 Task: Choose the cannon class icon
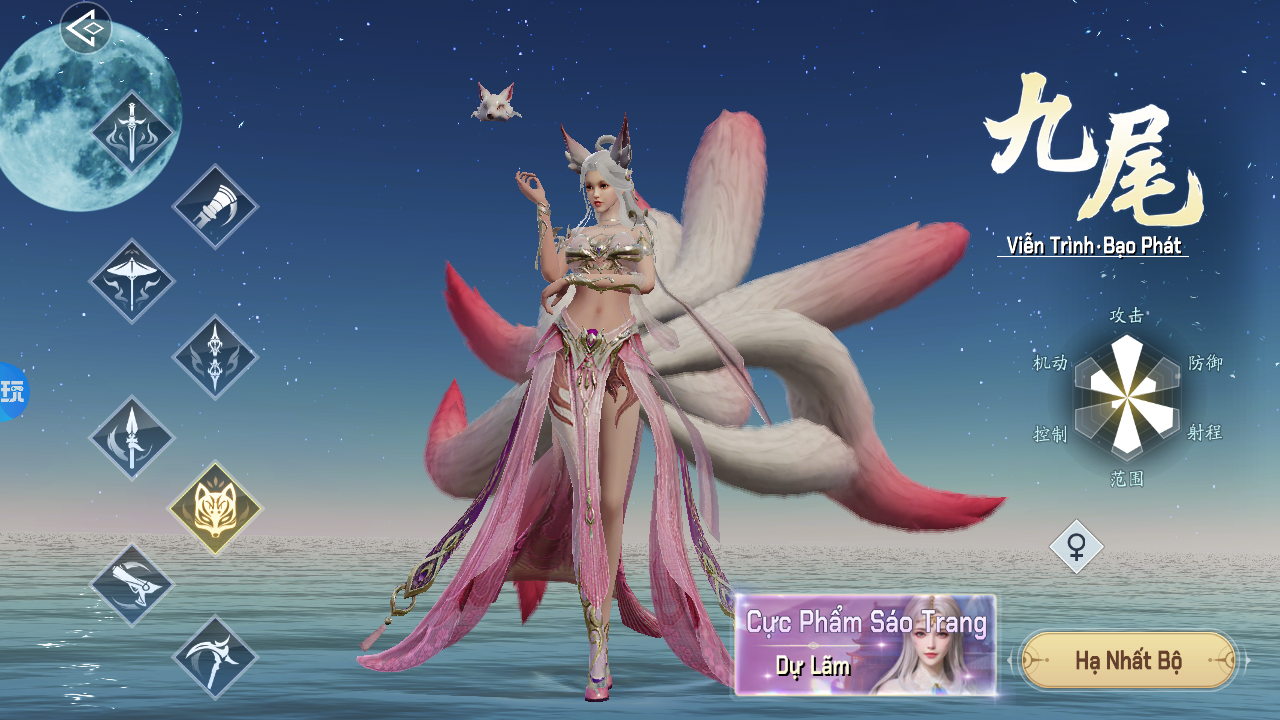[x=132, y=585]
